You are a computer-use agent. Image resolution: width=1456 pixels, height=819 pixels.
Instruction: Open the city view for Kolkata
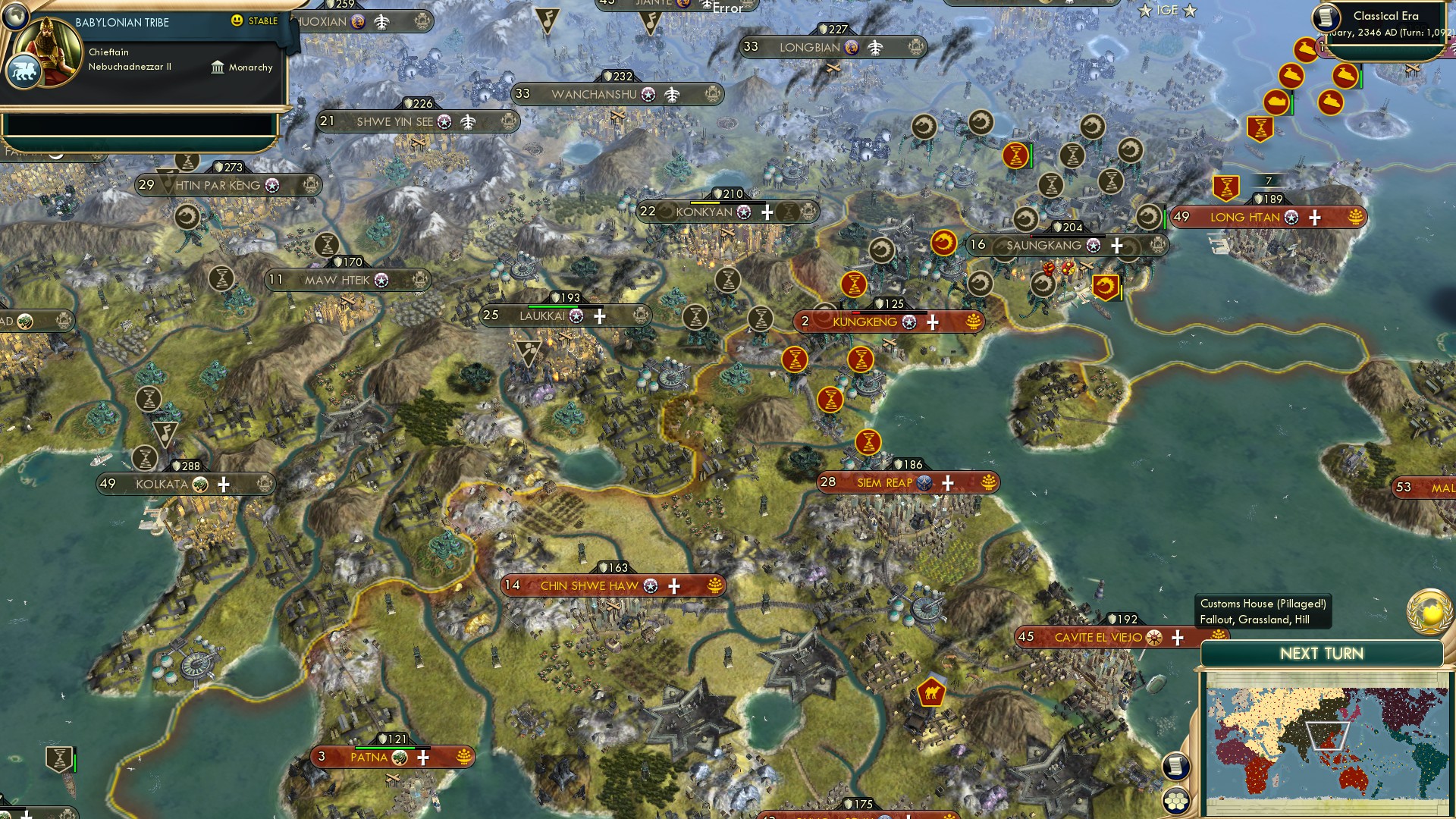coord(161,482)
